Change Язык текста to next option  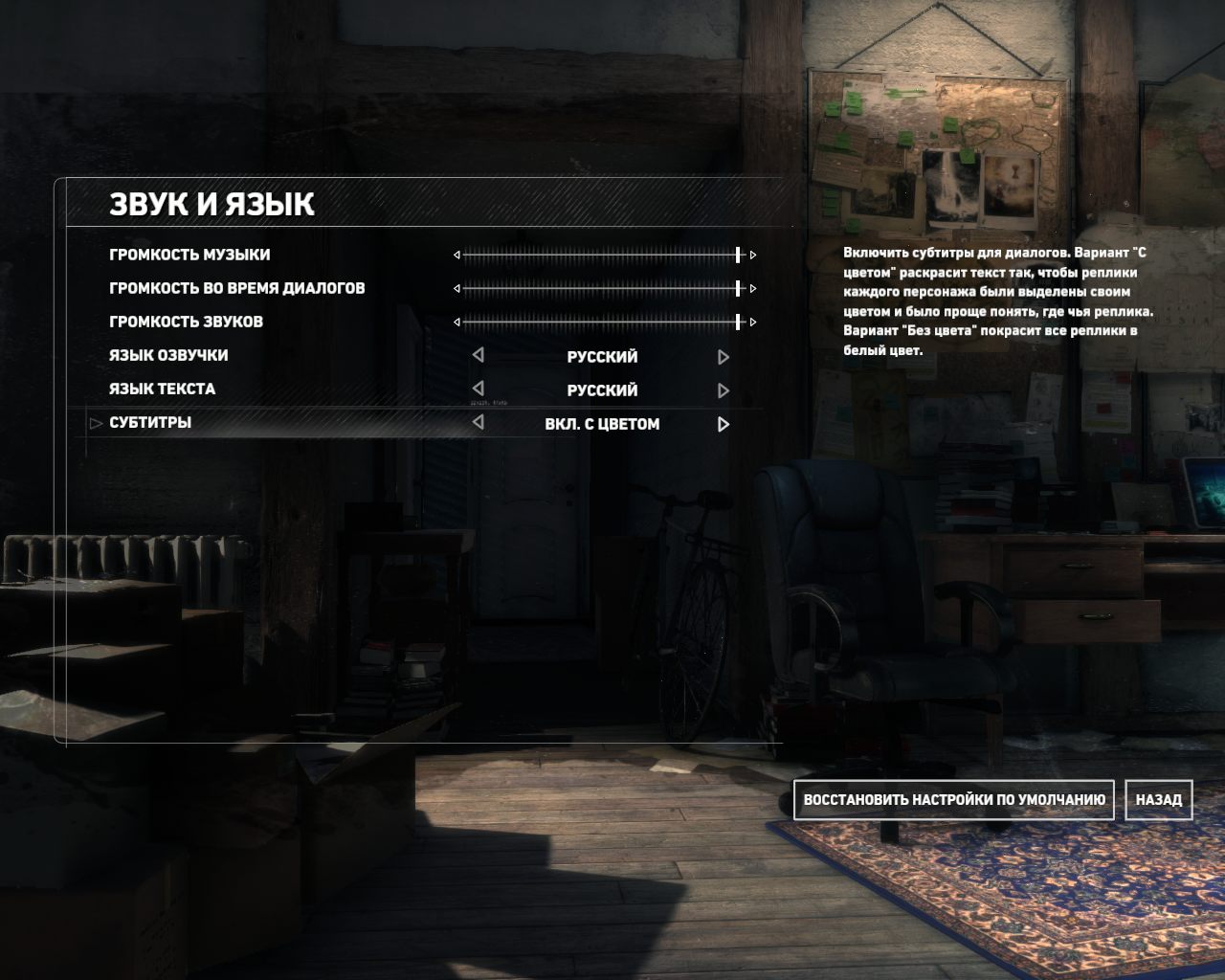click(x=724, y=390)
